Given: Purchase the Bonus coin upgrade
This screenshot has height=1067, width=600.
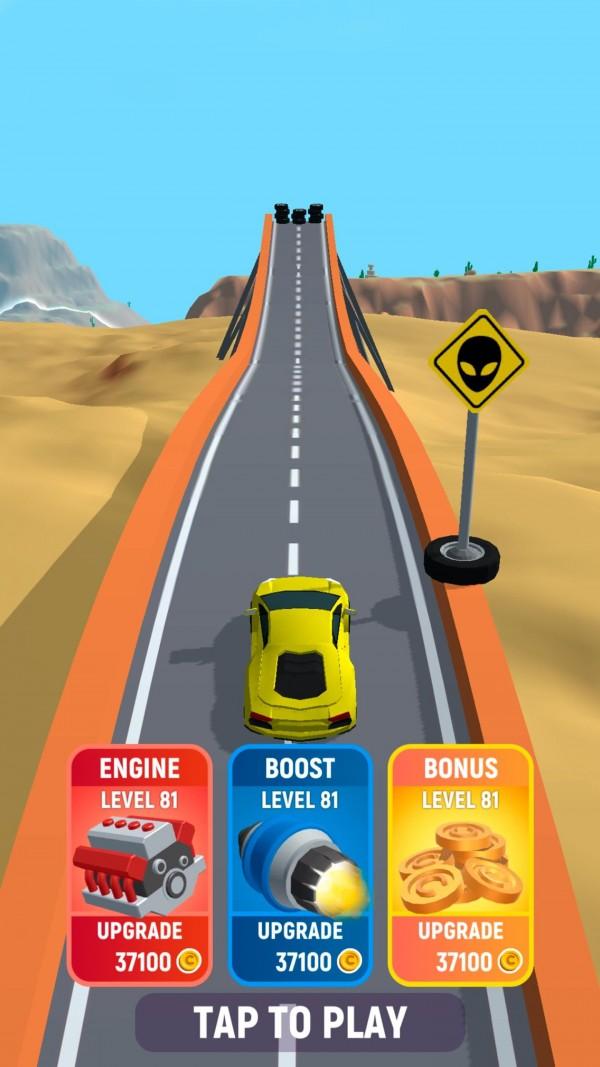Looking at the screenshot, I should tap(460, 946).
